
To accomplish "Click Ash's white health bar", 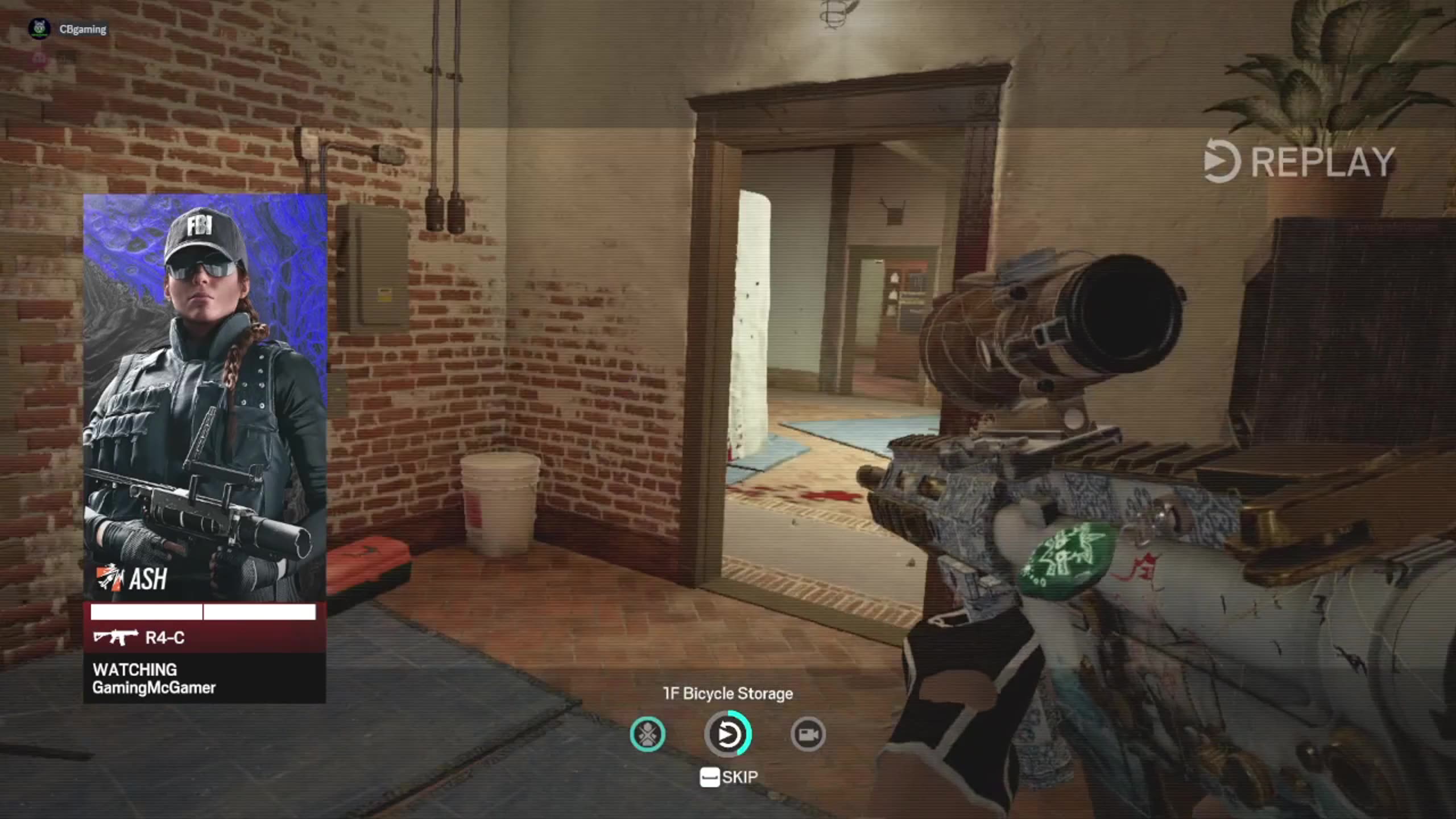I will point(202,611).
